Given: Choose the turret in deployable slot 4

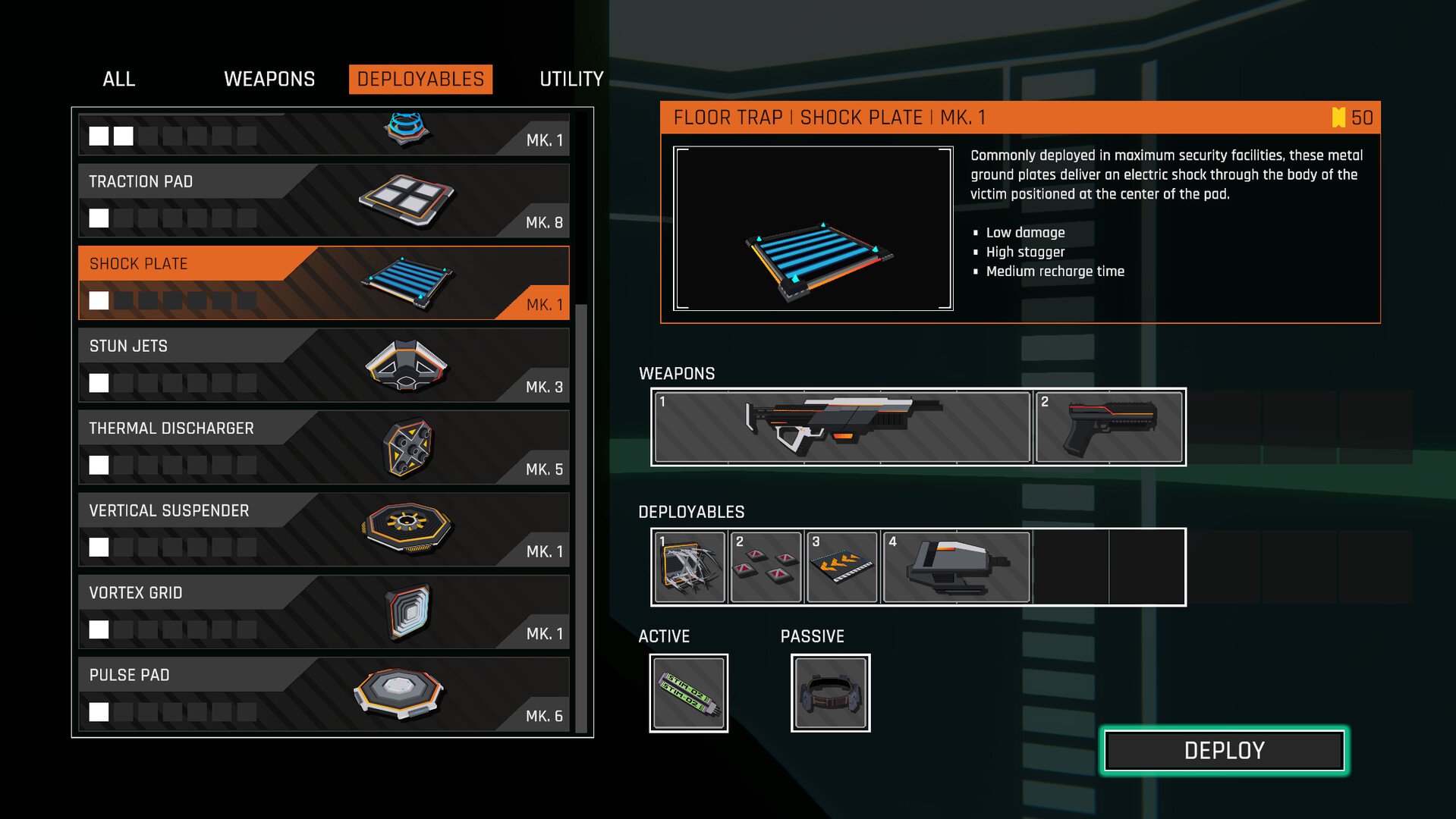Looking at the screenshot, I should (956, 567).
